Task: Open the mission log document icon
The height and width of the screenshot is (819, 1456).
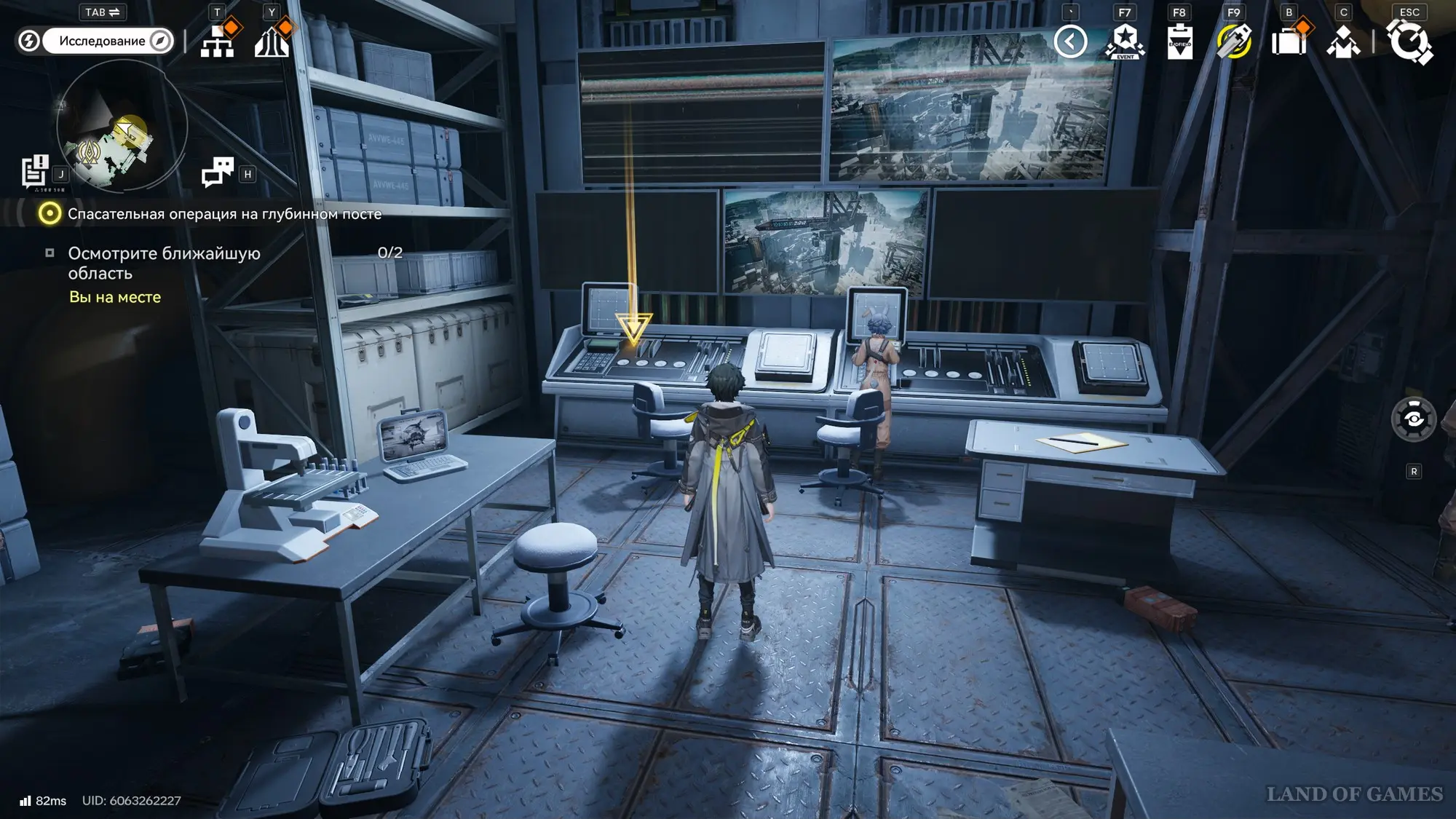Action: click(x=34, y=172)
